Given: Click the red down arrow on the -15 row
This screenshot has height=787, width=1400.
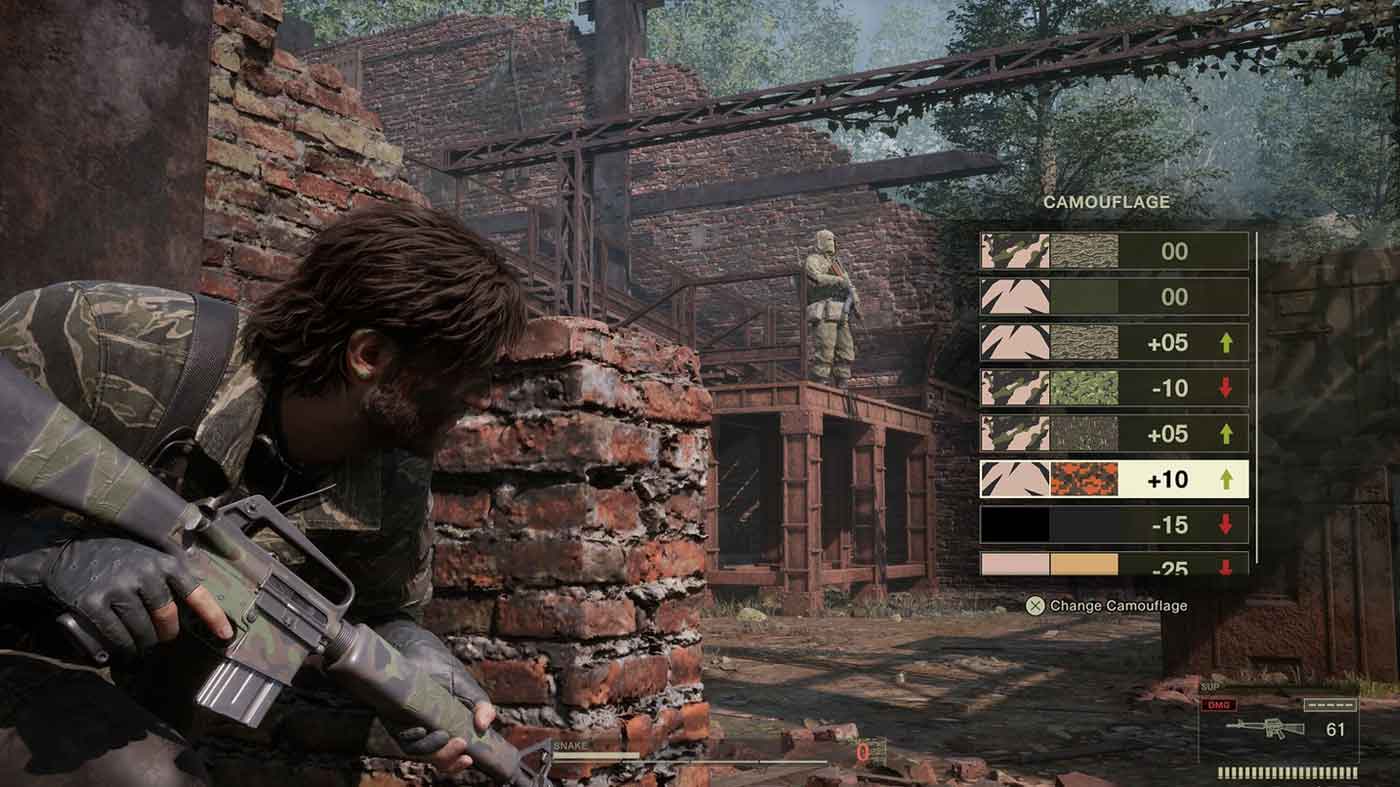Looking at the screenshot, I should [1226, 522].
